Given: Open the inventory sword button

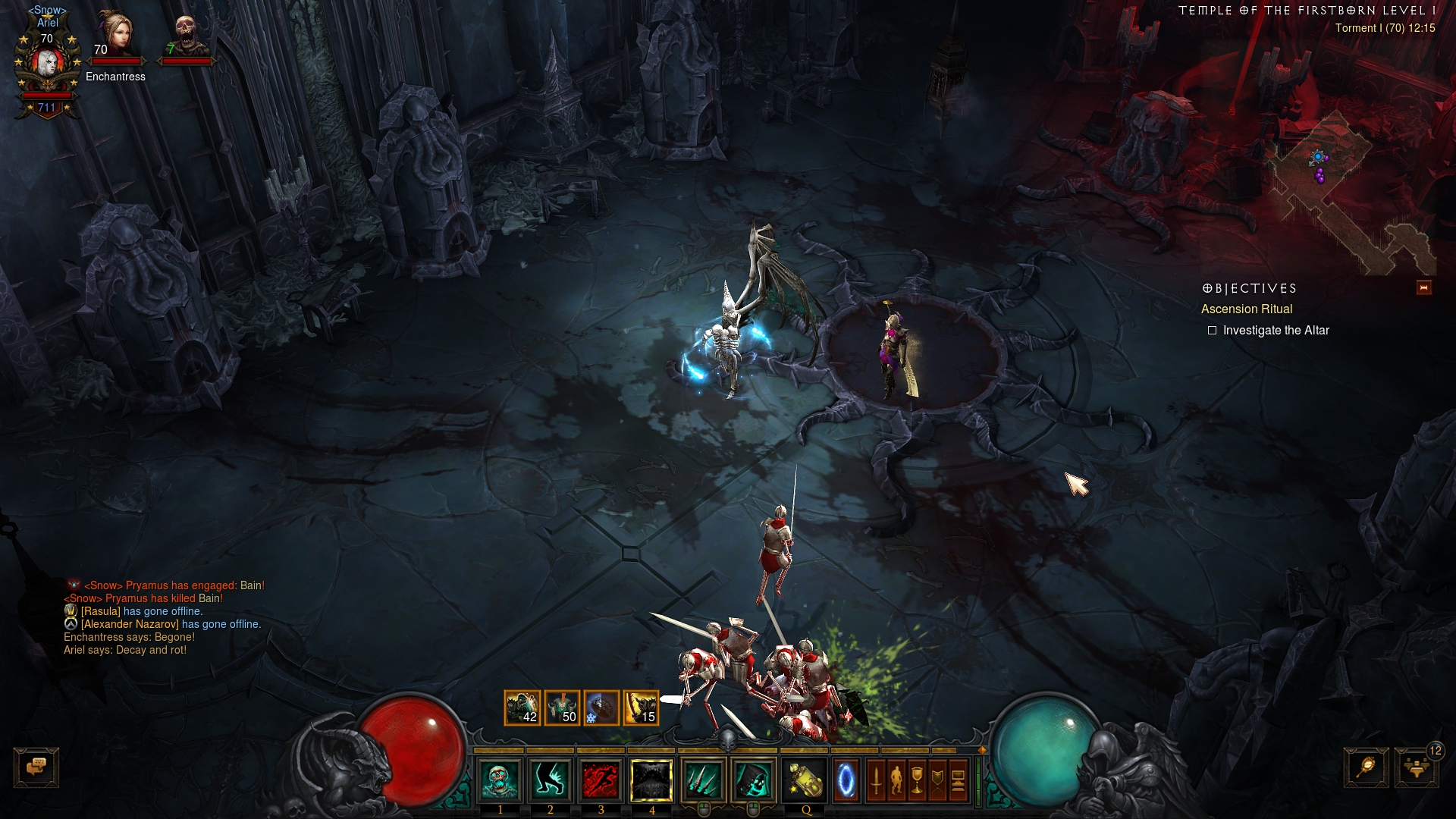Looking at the screenshot, I should coord(876,780).
